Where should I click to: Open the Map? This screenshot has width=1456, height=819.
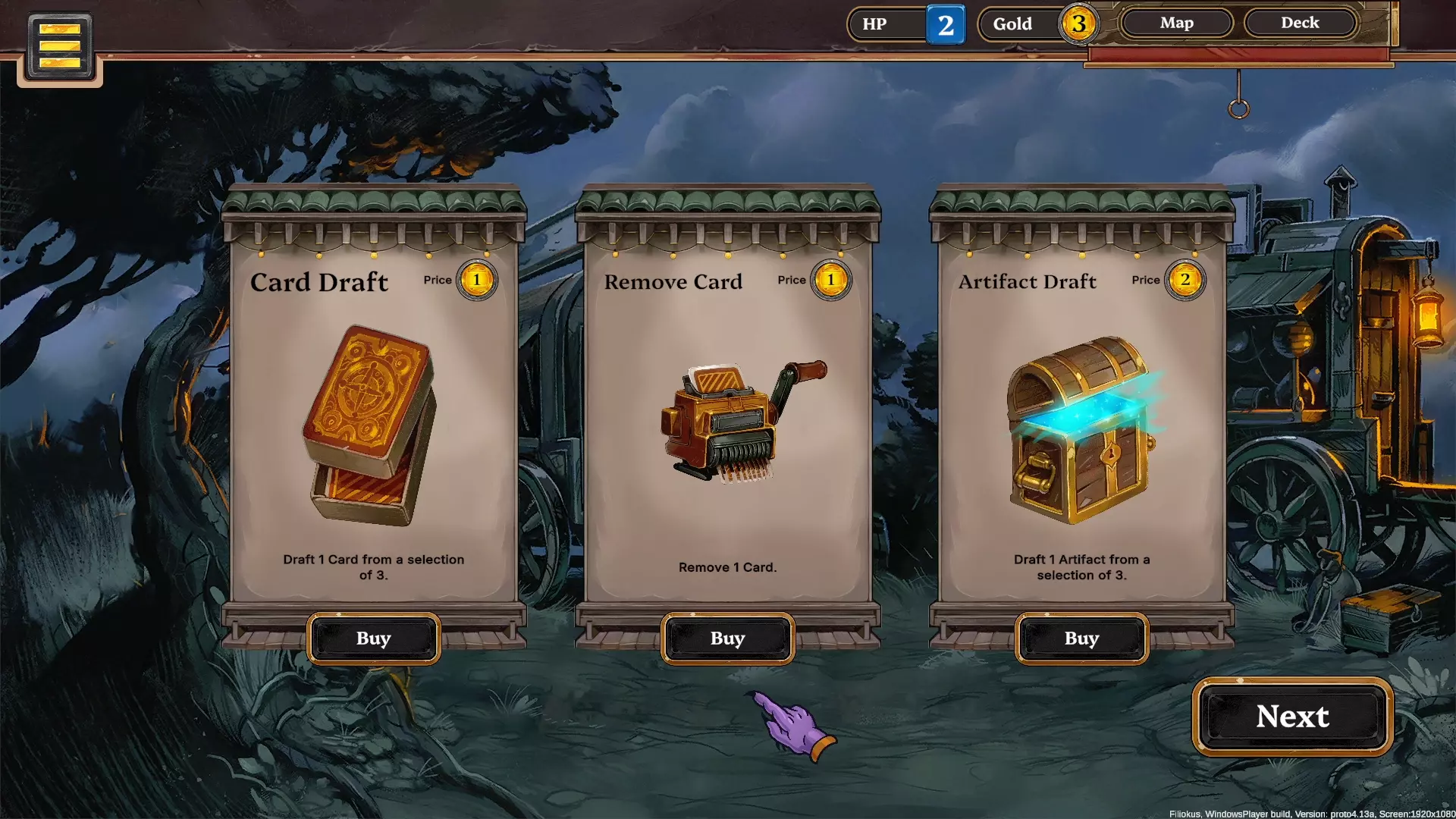pos(1176,23)
